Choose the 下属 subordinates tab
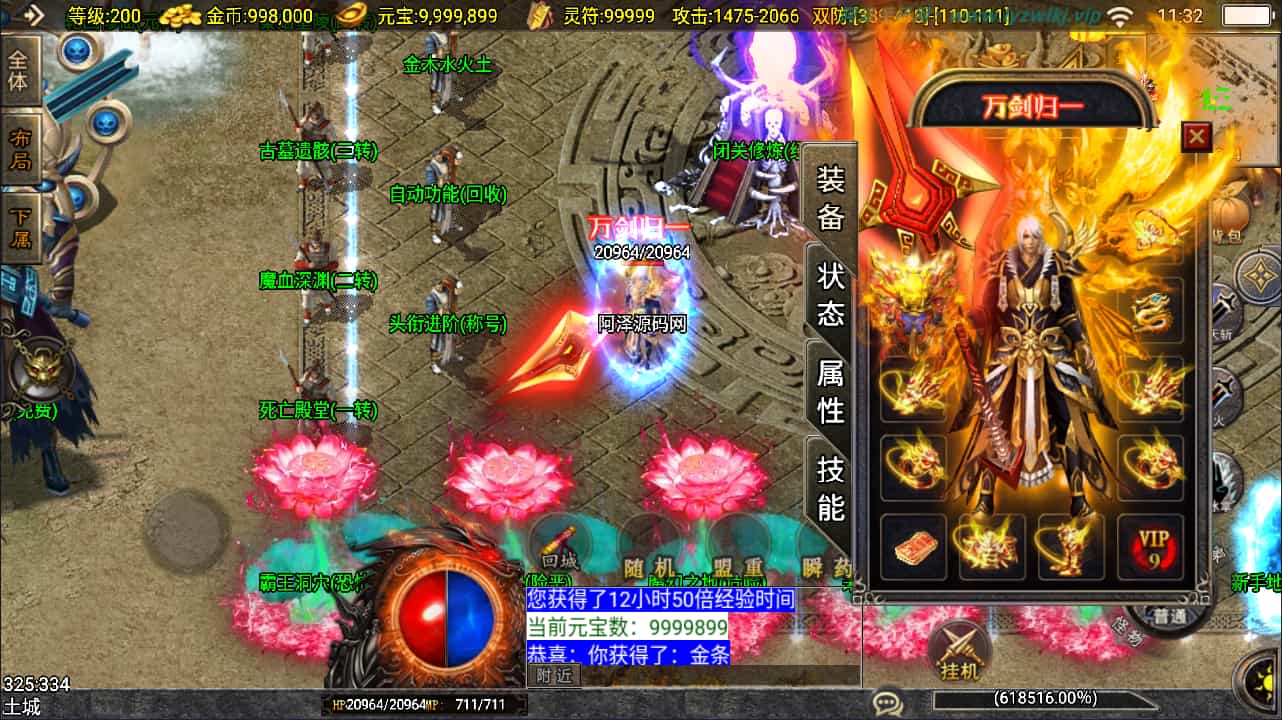1282x720 pixels. point(20,227)
